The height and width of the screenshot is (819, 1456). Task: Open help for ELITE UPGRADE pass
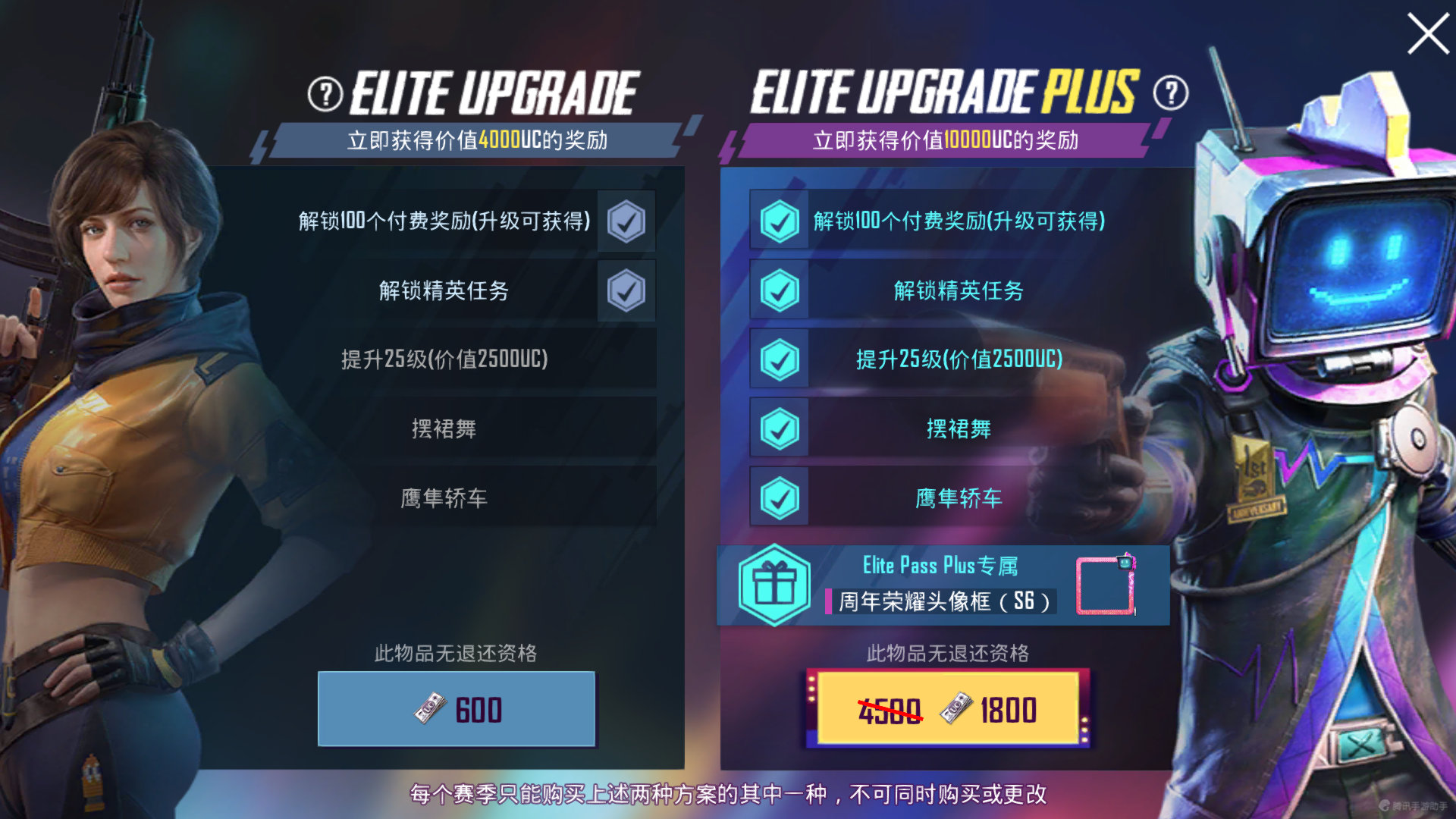coord(325,94)
